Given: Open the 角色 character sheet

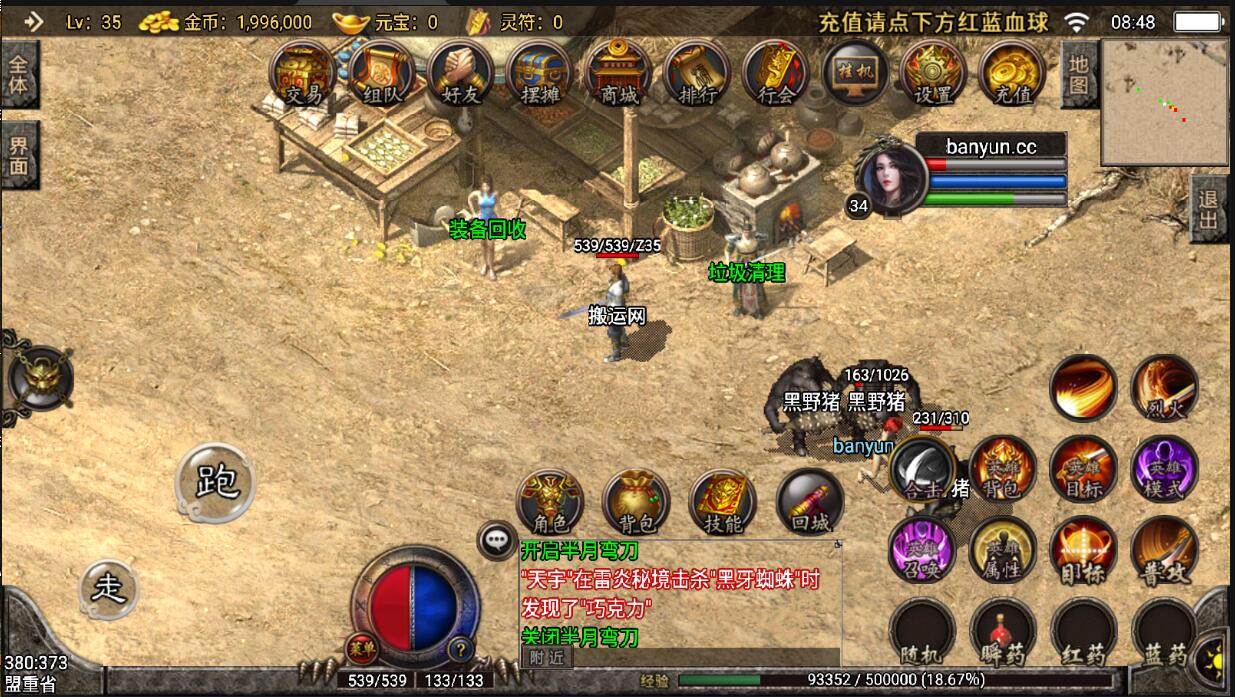Looking at the screenshot, I should (549, 503).
